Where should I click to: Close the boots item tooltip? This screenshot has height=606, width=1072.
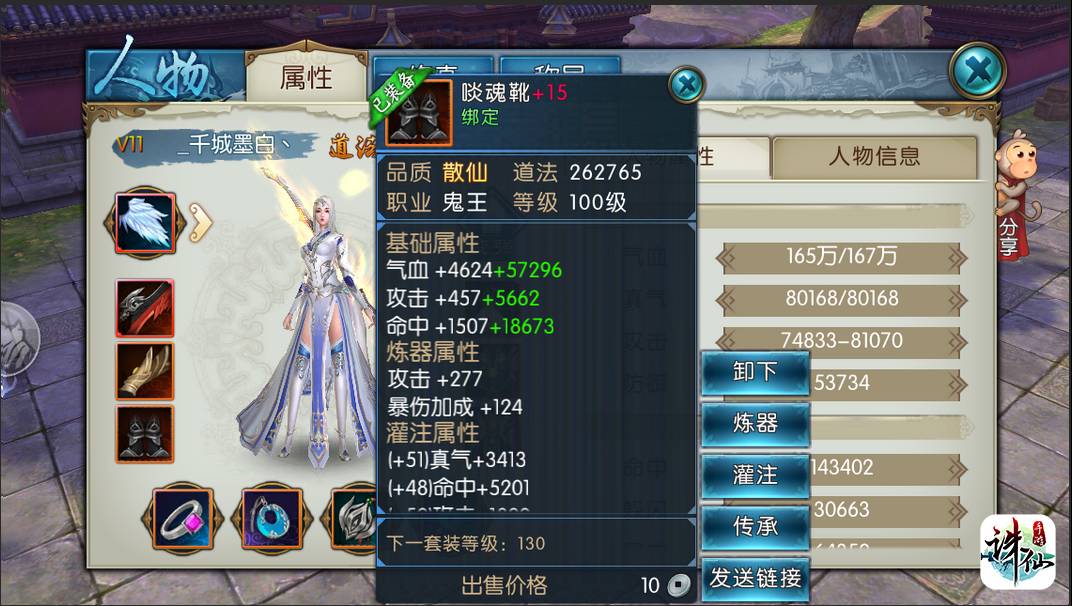pyautogui.click(x=686, y=85)
